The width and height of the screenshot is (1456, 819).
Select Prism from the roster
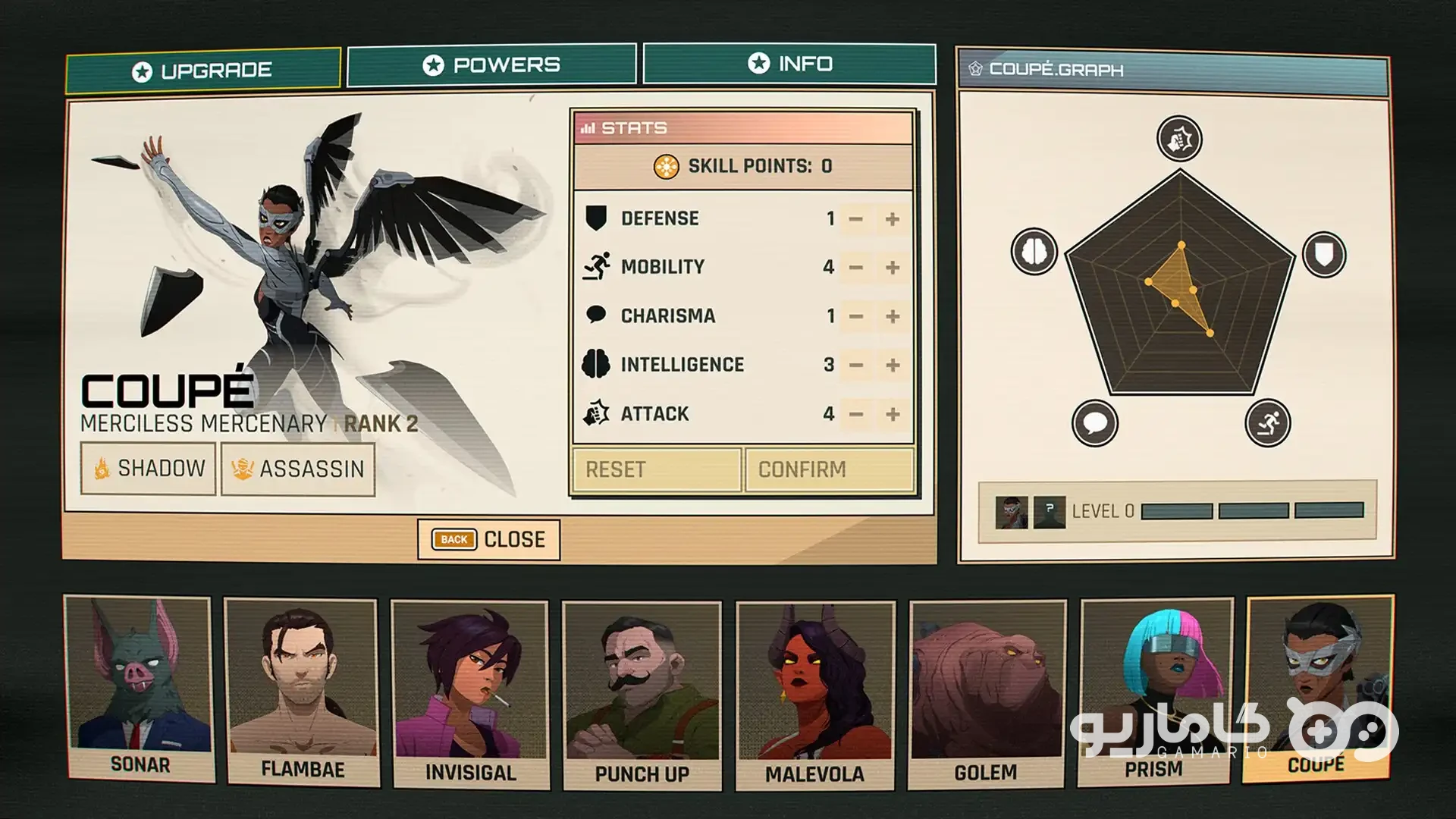pos(1155,691)
